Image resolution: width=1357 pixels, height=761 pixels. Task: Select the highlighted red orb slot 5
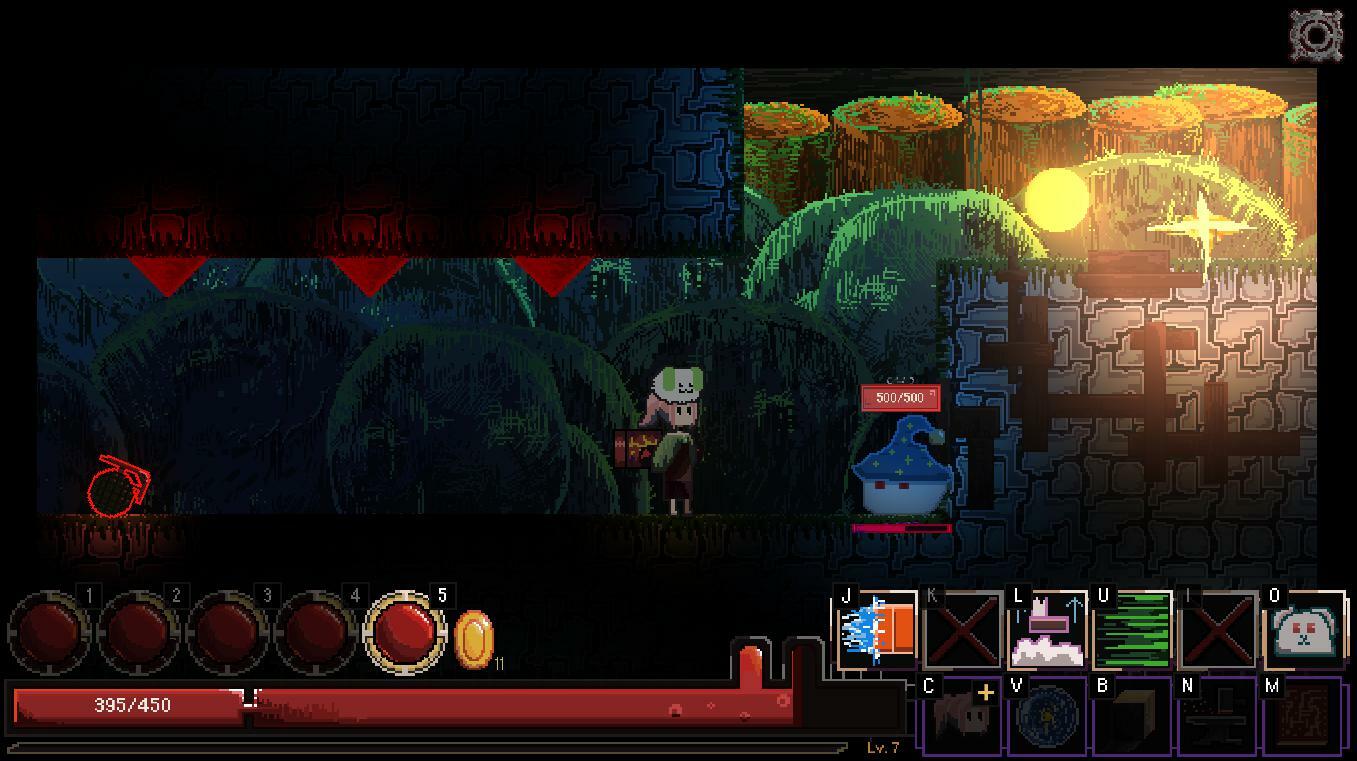405,632
